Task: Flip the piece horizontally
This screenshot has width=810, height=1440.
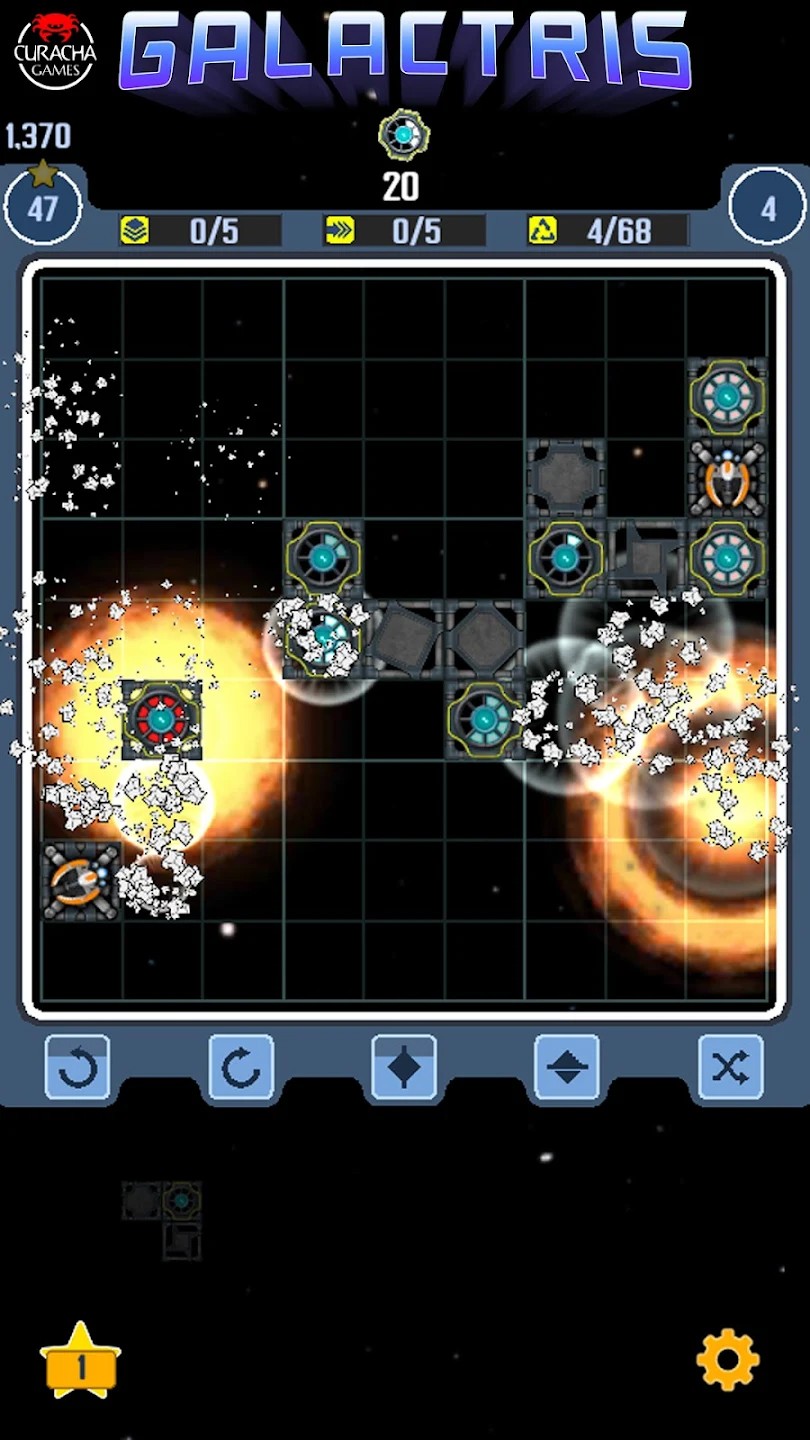Action: 404,1068
